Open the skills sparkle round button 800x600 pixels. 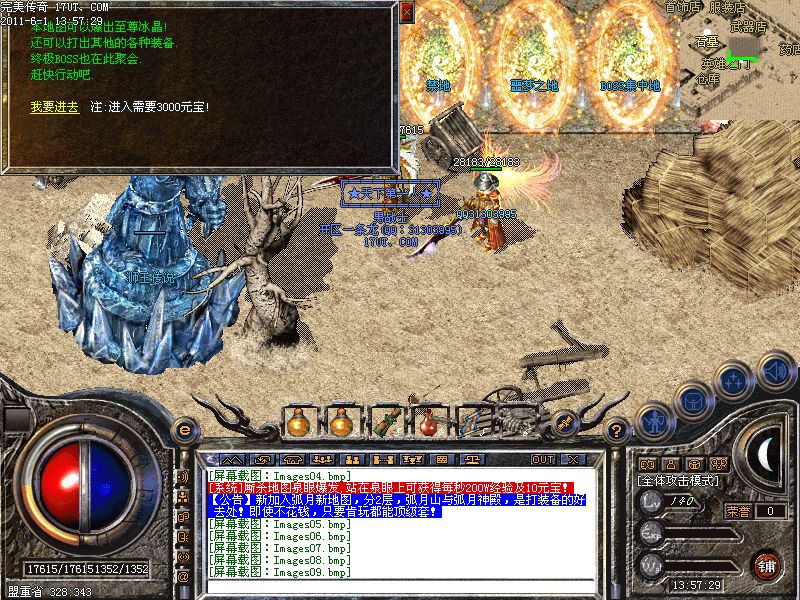pyautogui.click(x=733, y=380)
